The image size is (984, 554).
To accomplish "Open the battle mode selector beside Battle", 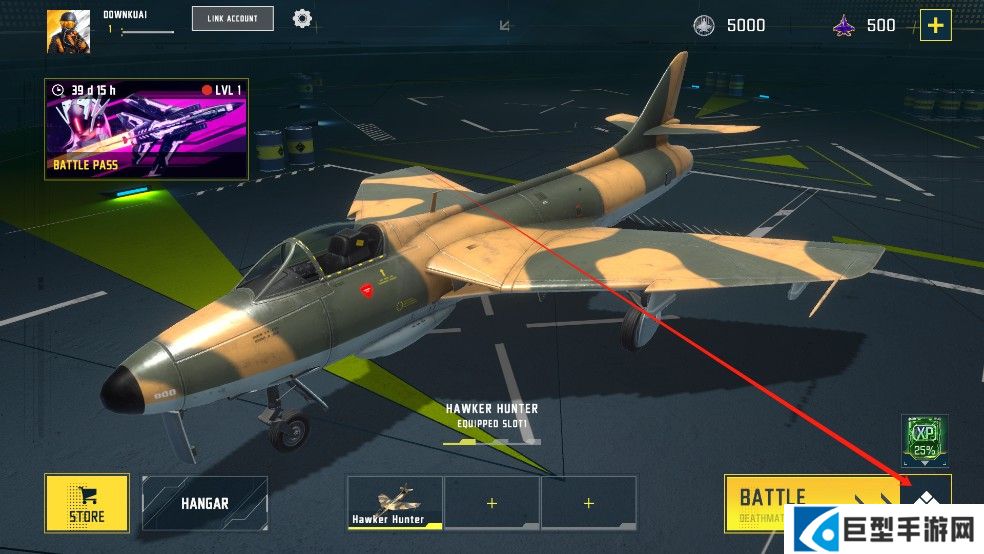I will [927, 498].
